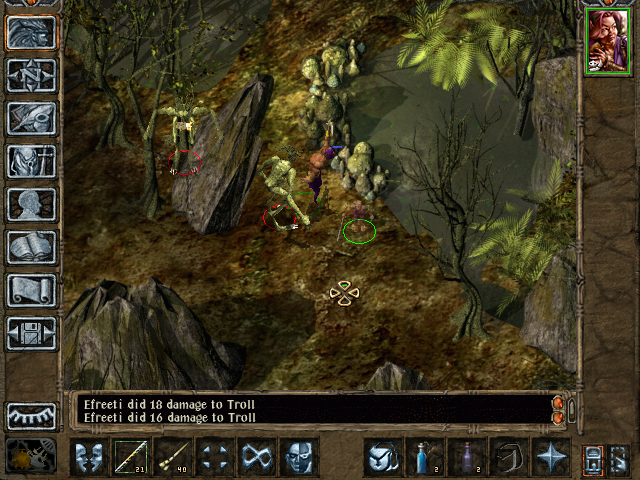Open the star-shaped special abilities button

(x=550, y=457)
